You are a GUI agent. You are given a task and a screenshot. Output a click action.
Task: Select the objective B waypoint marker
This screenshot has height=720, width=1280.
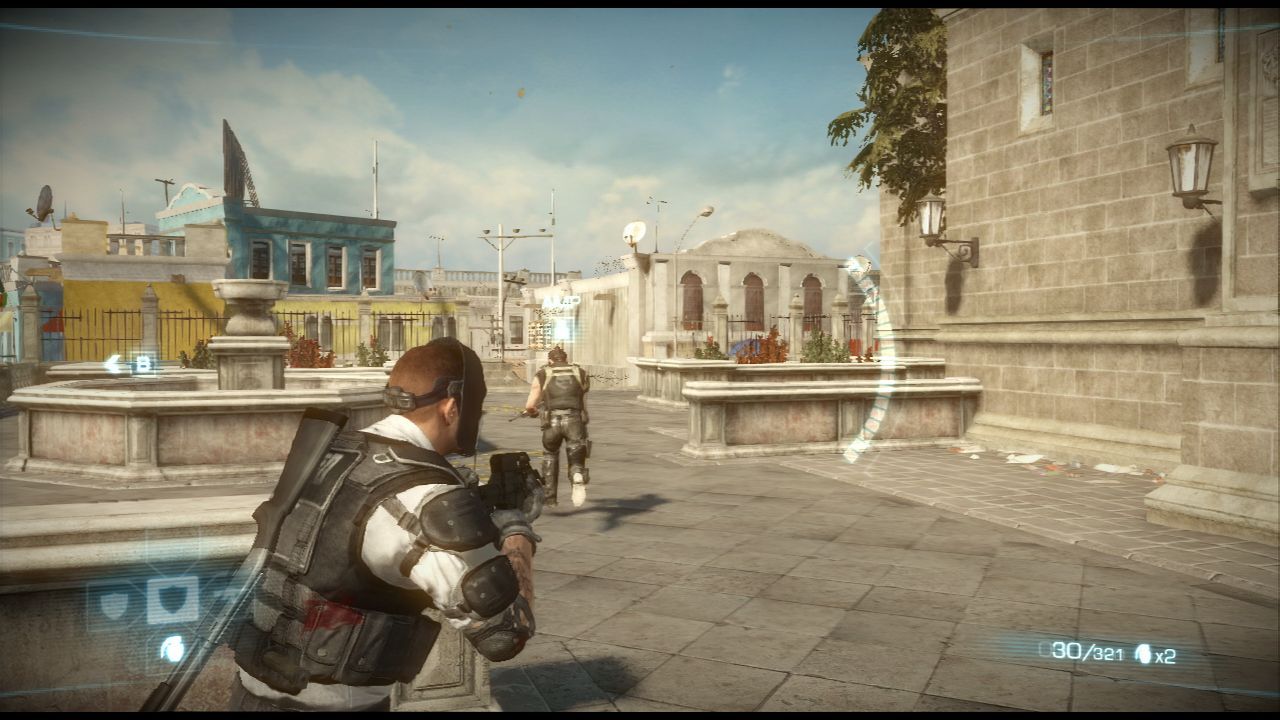point(141,364)
